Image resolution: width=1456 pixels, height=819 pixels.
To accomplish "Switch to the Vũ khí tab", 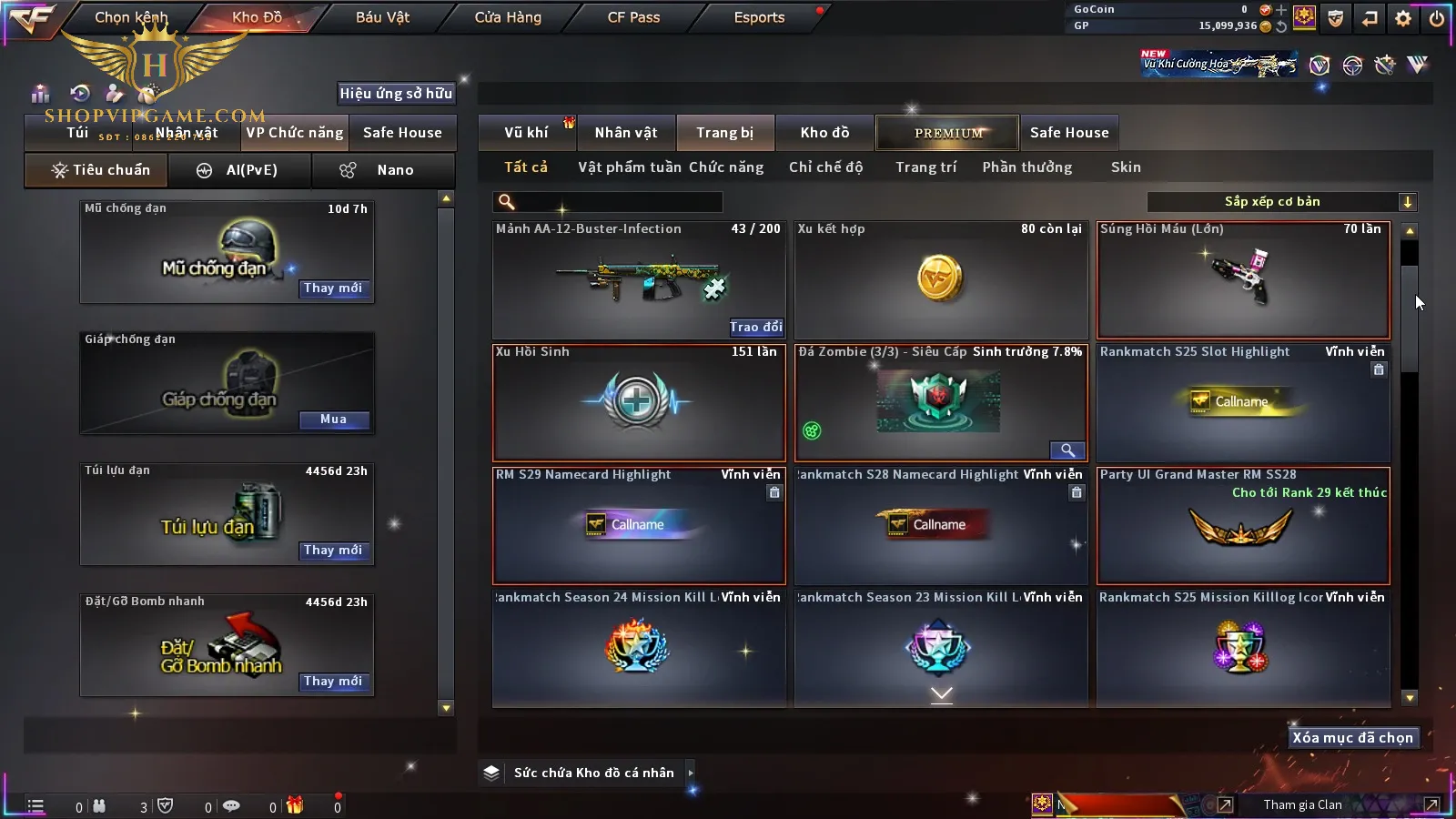I will pos(526,133).
